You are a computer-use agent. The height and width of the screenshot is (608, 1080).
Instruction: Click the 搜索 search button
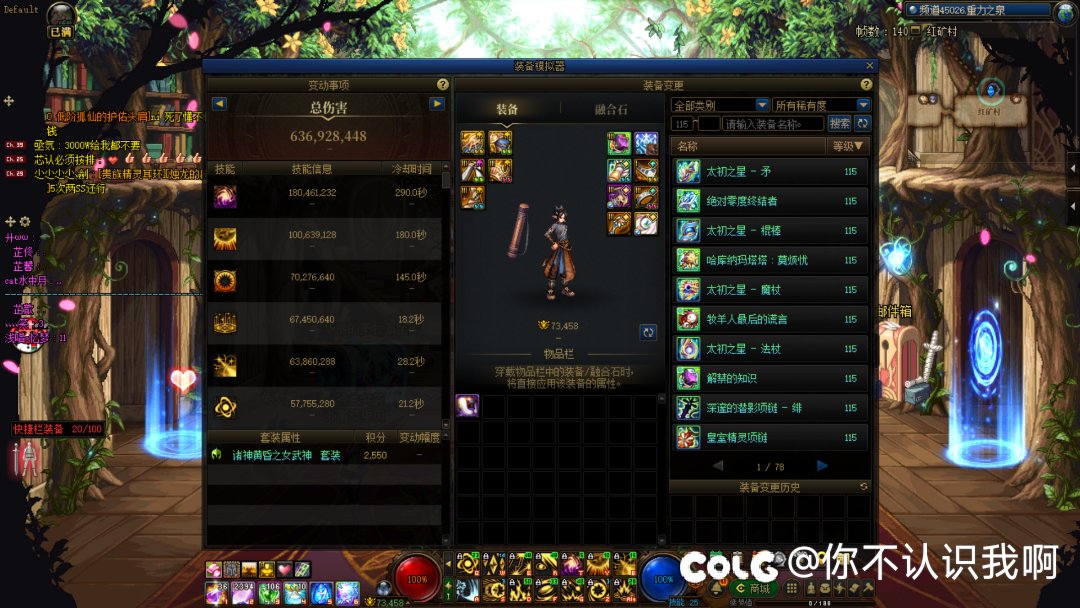pos(840,124)
